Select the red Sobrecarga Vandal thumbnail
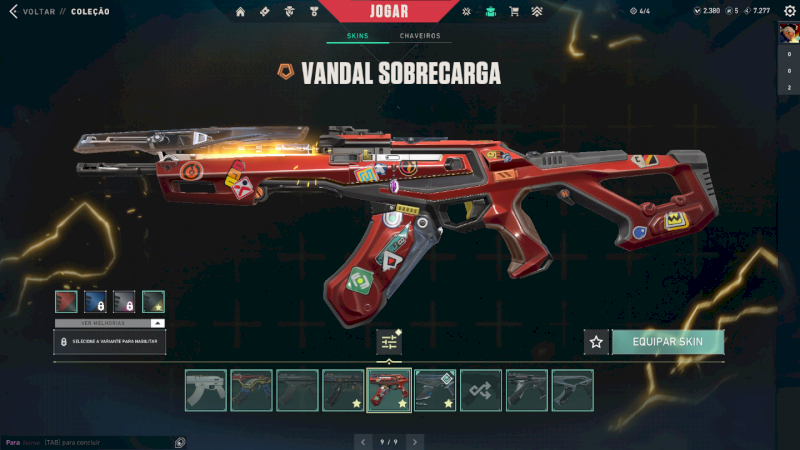The image size is (800, 450). (389, 390)
